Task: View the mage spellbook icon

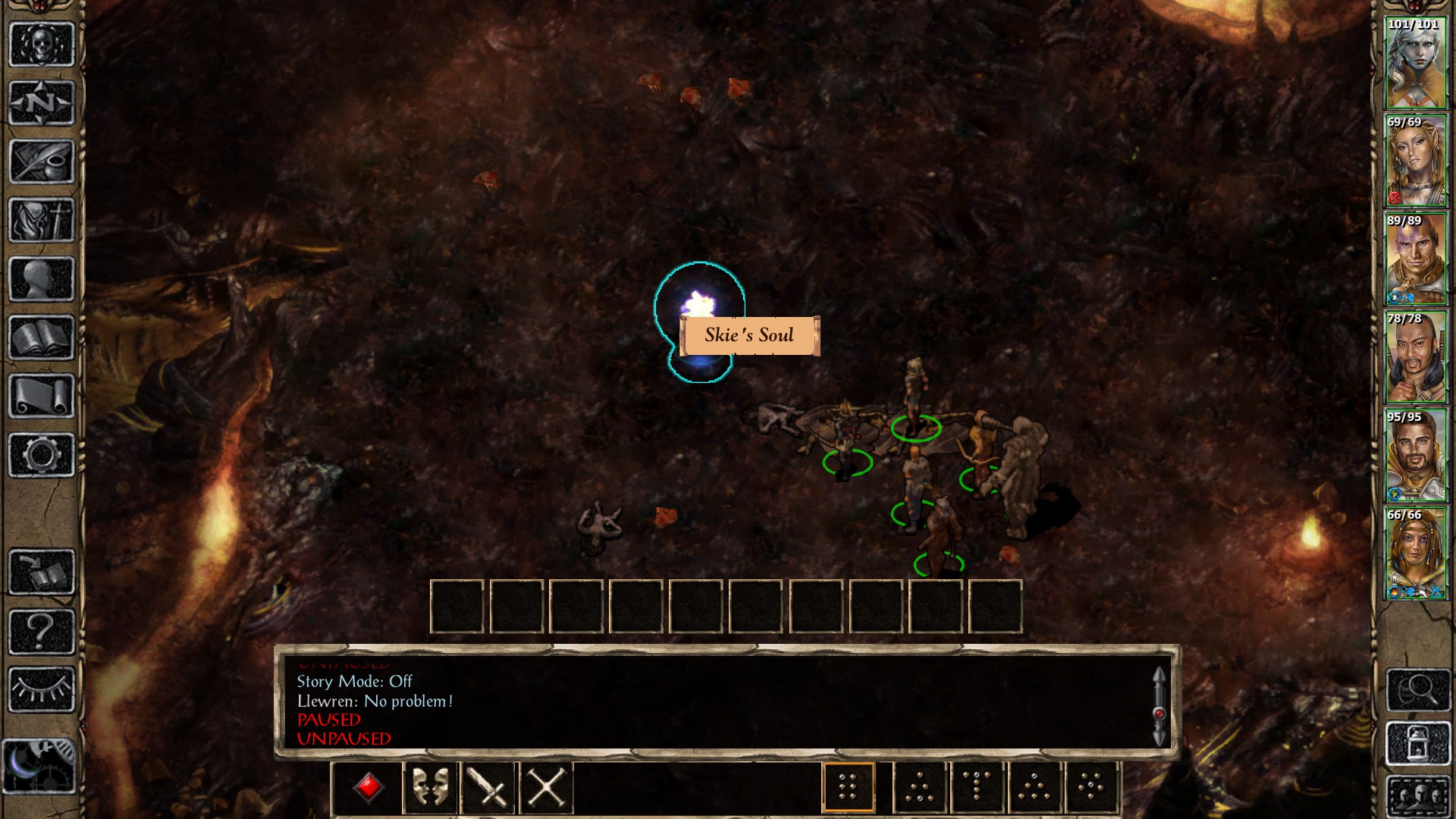Action: coord(42,337)
